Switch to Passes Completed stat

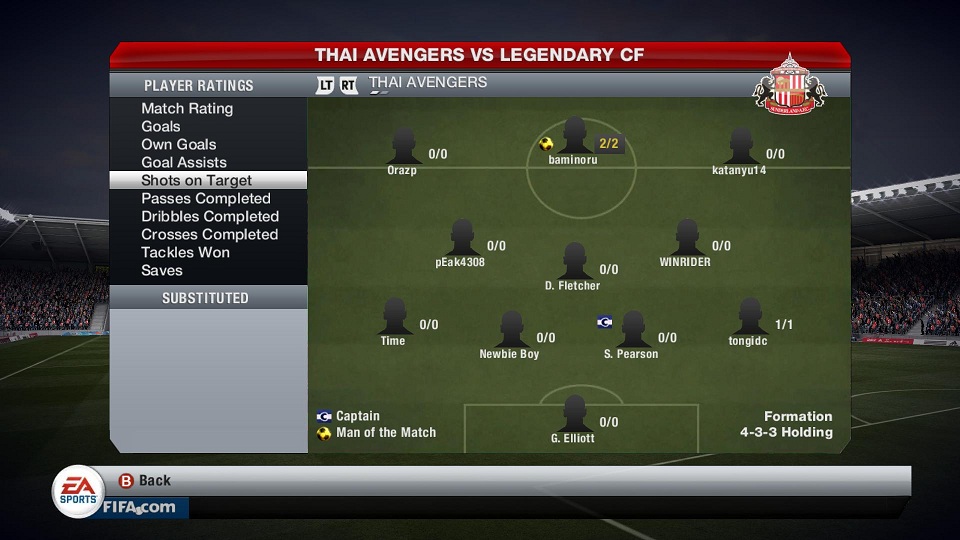tap(206, 198)
